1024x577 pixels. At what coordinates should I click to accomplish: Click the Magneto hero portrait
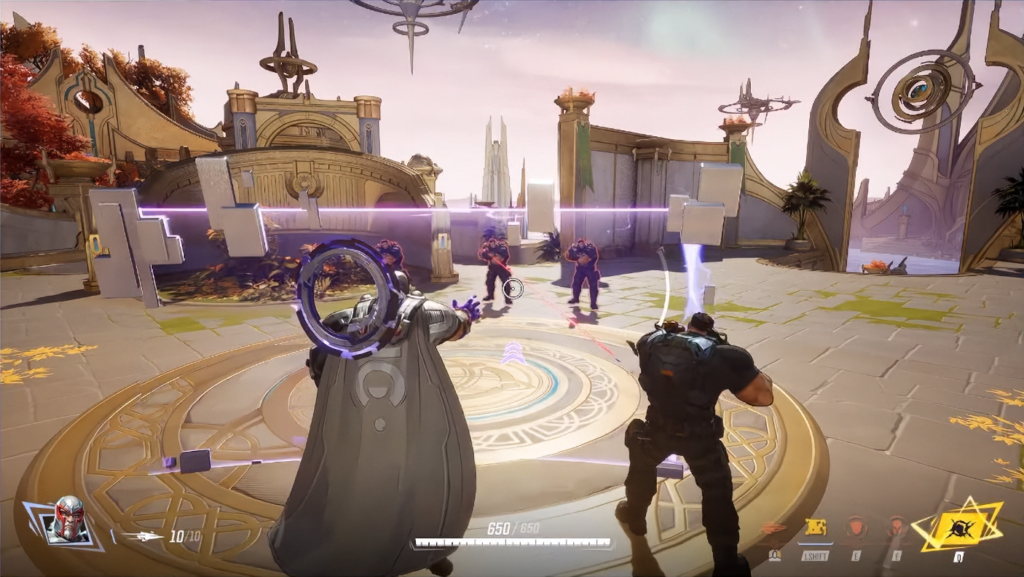coord(68,519)
